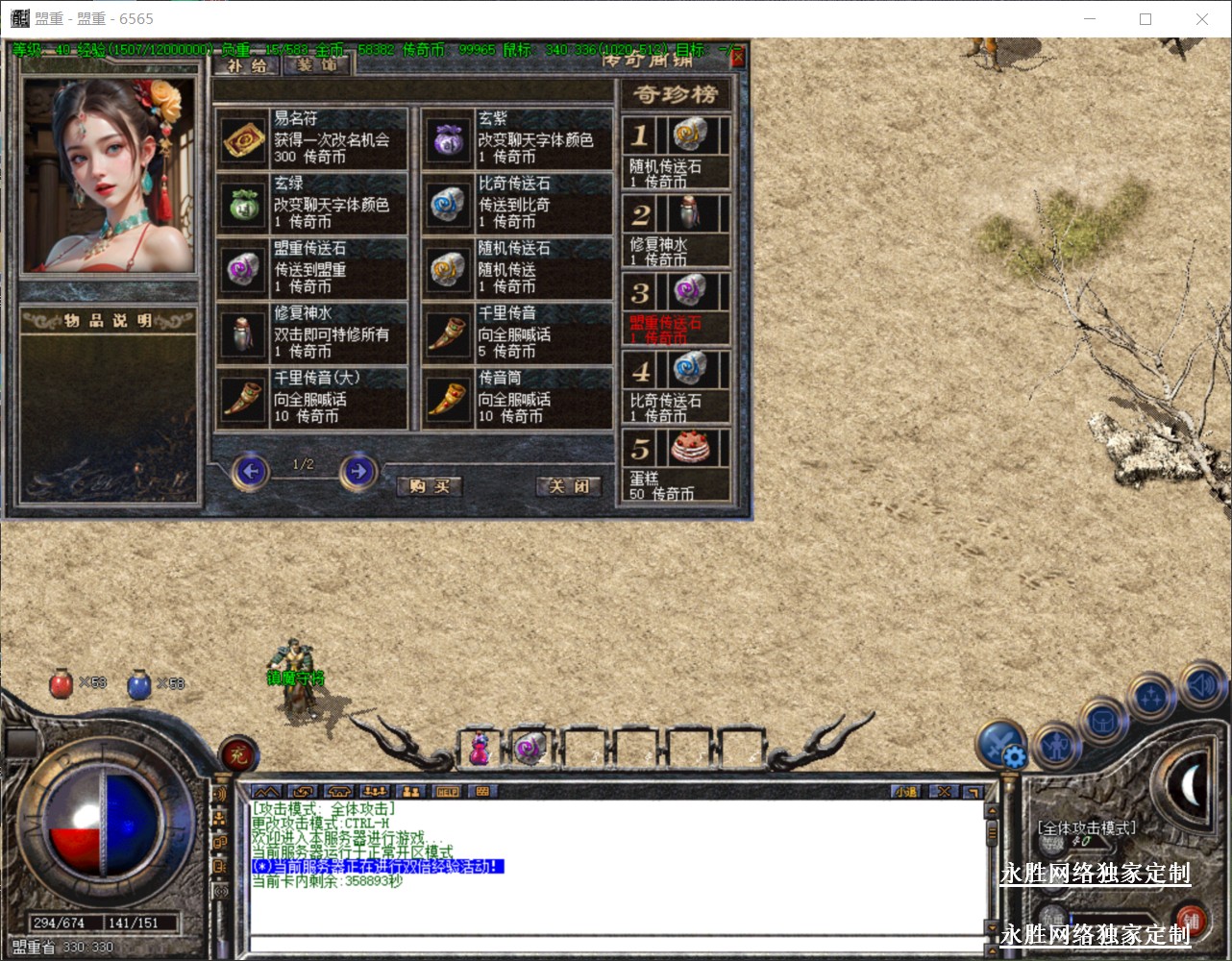
Task: Toggle the sound speaker button
Action: 1199,684
